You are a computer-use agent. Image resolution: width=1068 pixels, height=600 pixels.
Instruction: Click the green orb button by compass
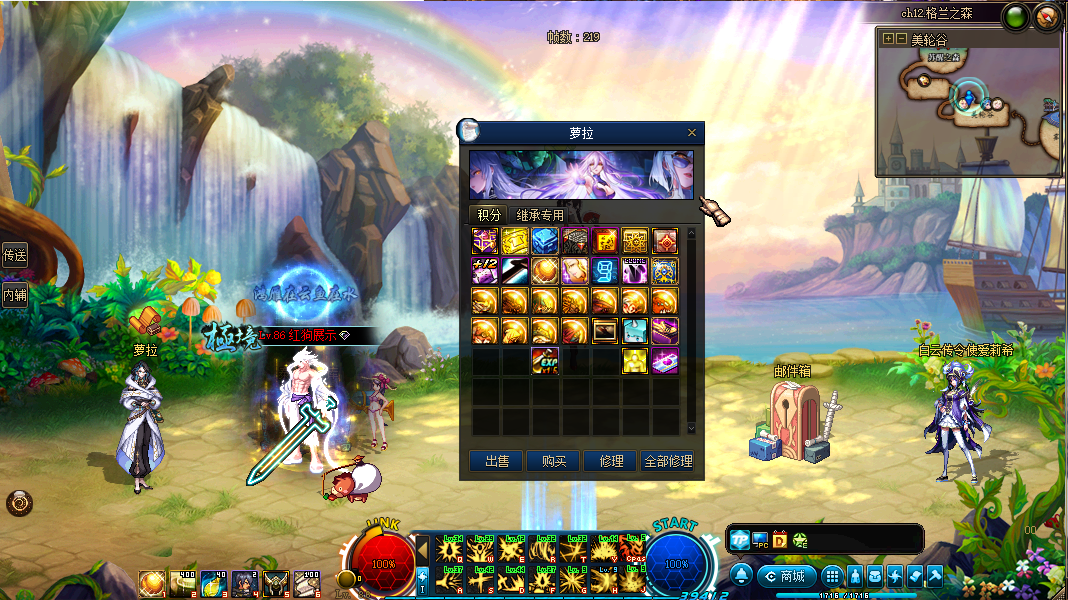pos(1017,15)
